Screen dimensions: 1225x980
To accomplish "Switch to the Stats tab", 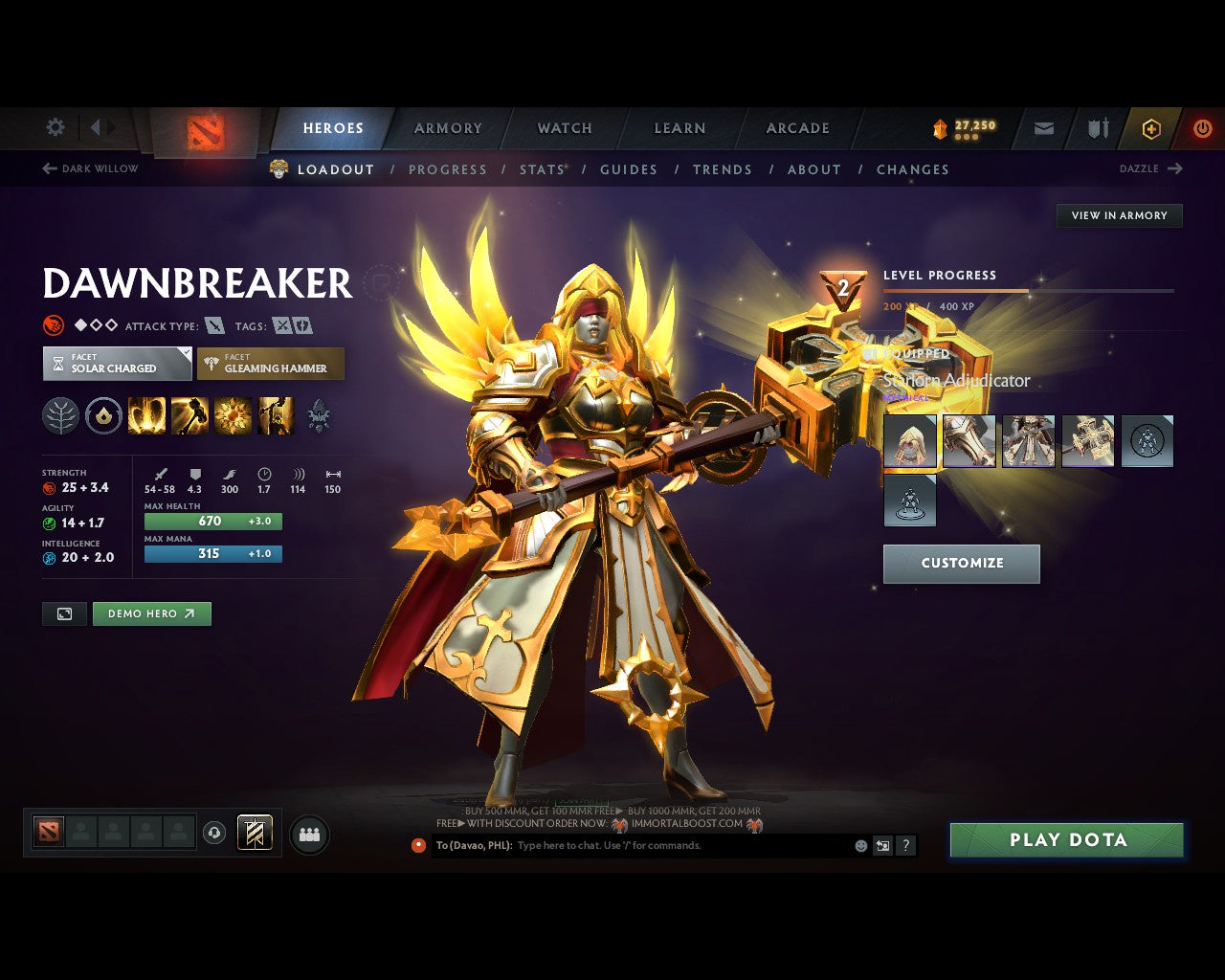I will point(542,169).
